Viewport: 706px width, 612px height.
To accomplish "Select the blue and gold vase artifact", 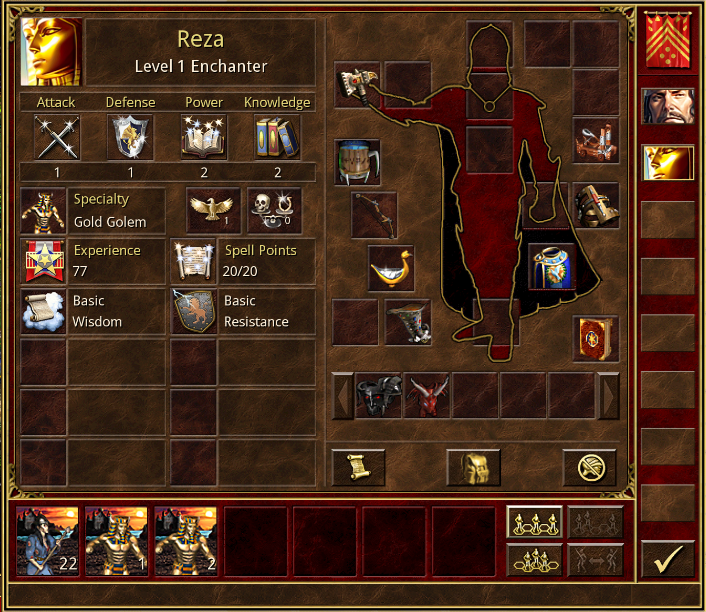I will click(551, 268).
